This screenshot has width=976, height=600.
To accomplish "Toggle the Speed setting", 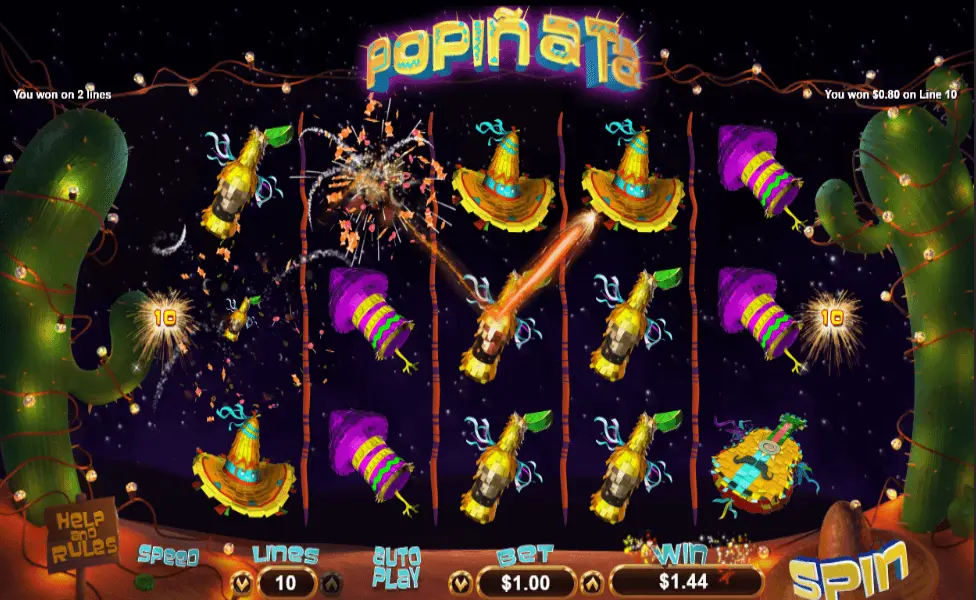I will click(x=168, y=557).
